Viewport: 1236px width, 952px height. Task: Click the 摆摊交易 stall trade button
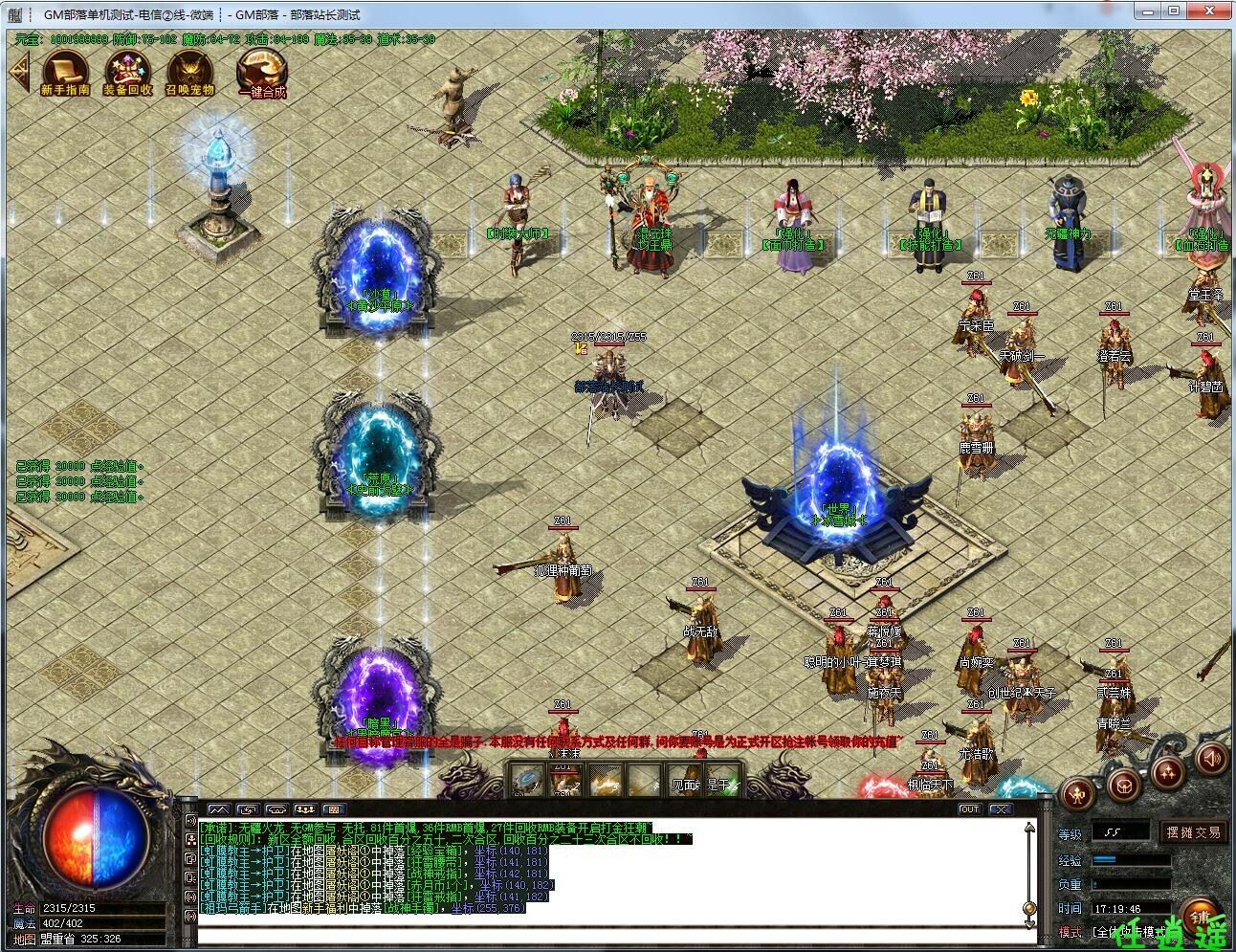(x=1194, y=834)
